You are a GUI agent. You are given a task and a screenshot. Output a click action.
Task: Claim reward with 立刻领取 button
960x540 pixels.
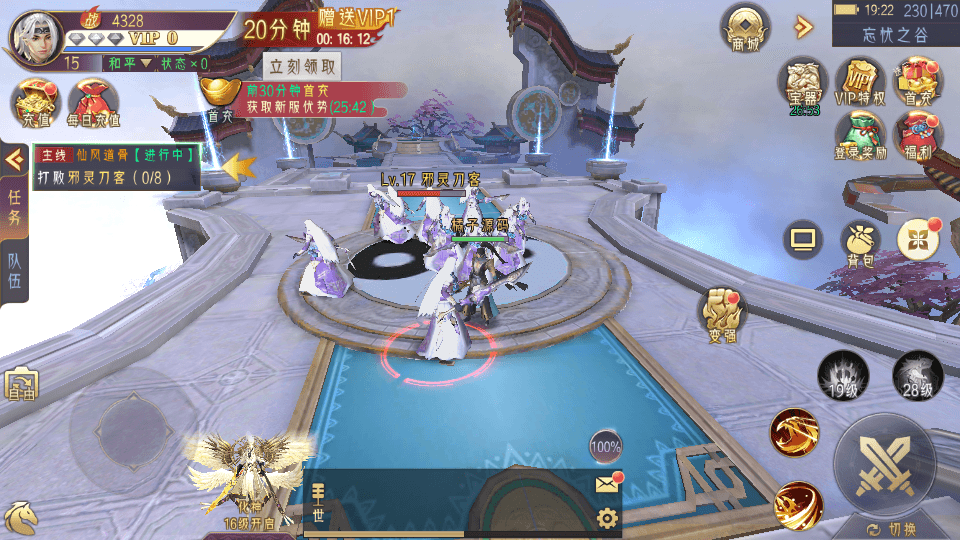tap(303, 67)
